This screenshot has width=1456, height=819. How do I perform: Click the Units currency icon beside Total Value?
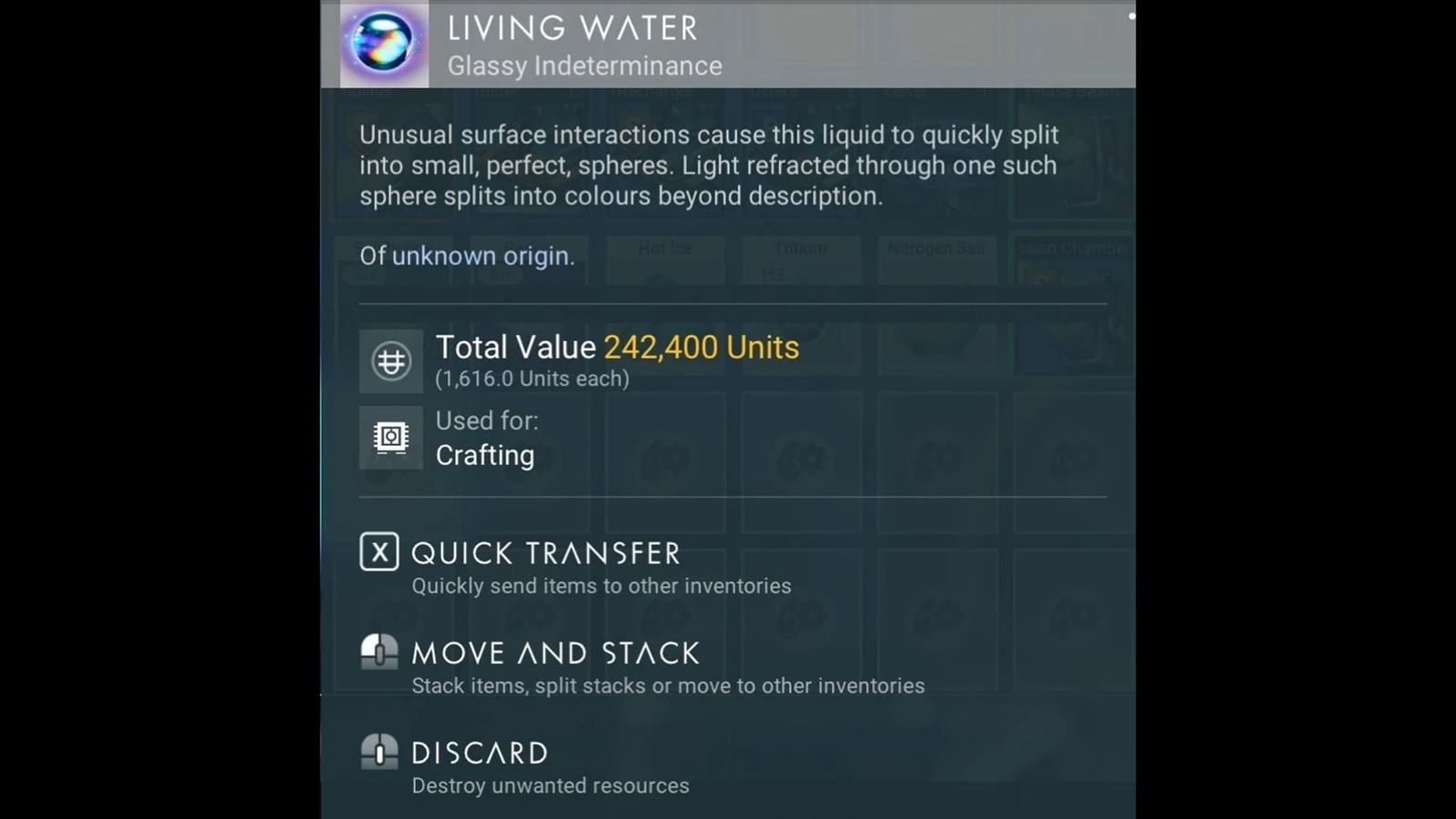[390, 360]
